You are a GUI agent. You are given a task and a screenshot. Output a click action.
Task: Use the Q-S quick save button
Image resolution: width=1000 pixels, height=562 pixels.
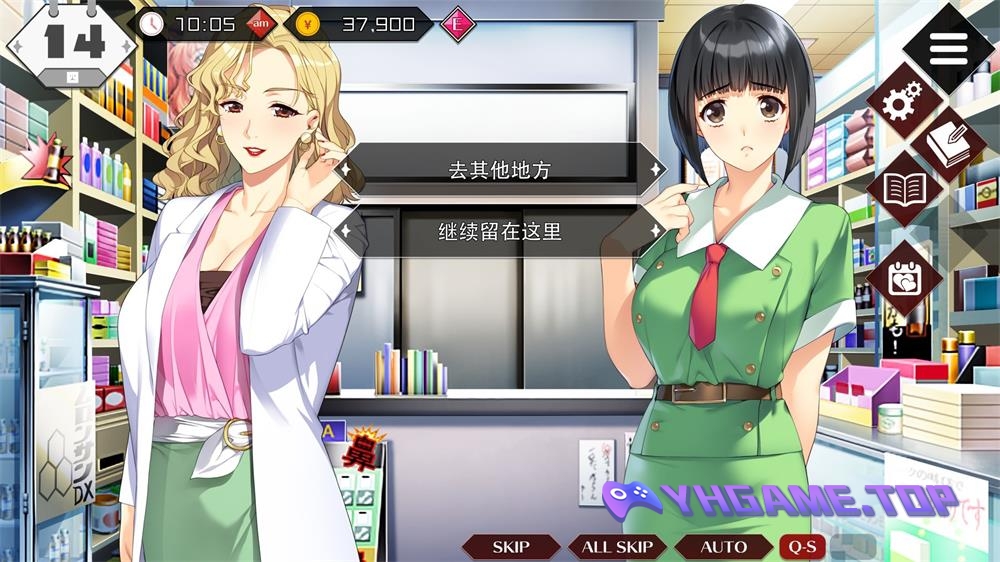click(x=802, y=547)
